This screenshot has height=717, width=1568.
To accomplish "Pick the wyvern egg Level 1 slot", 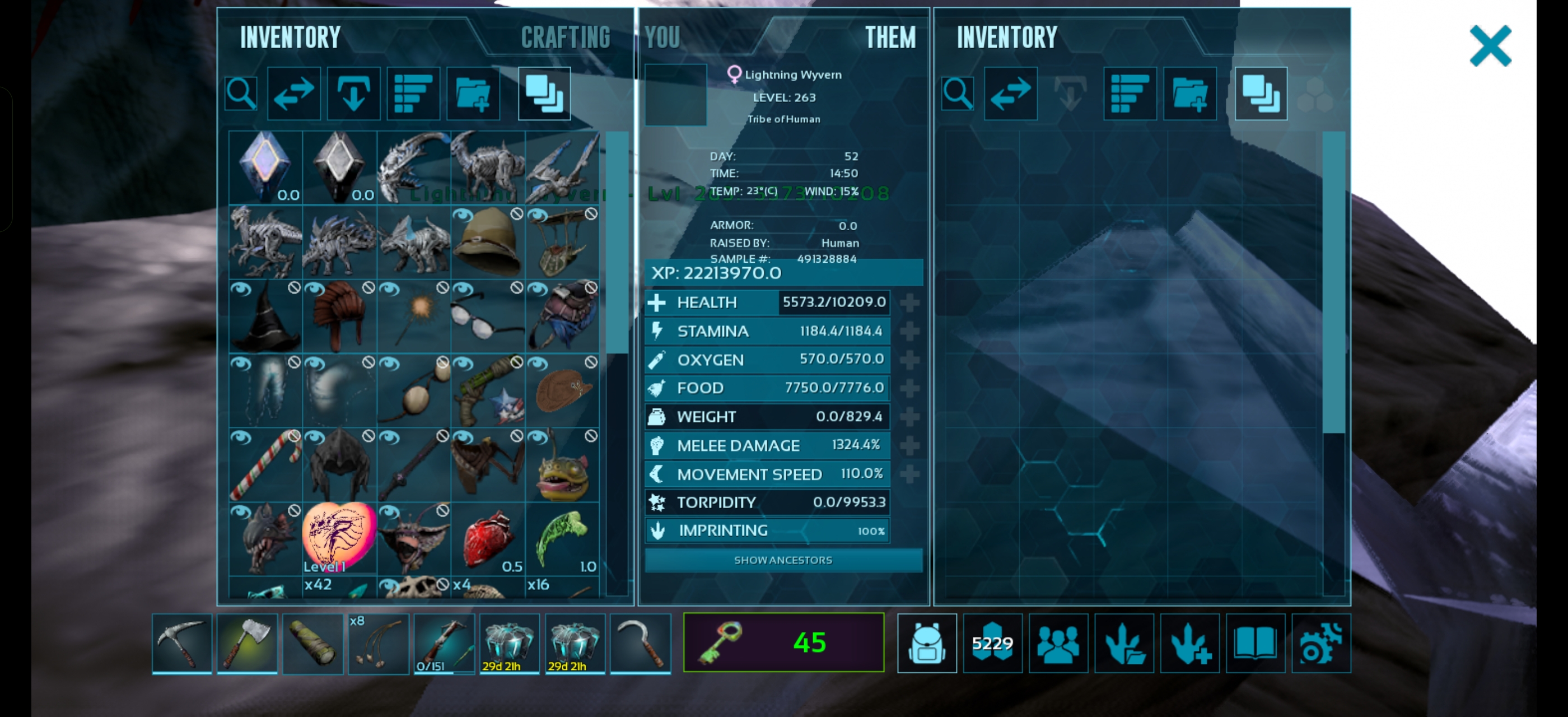I will click(x=339, y=538).
